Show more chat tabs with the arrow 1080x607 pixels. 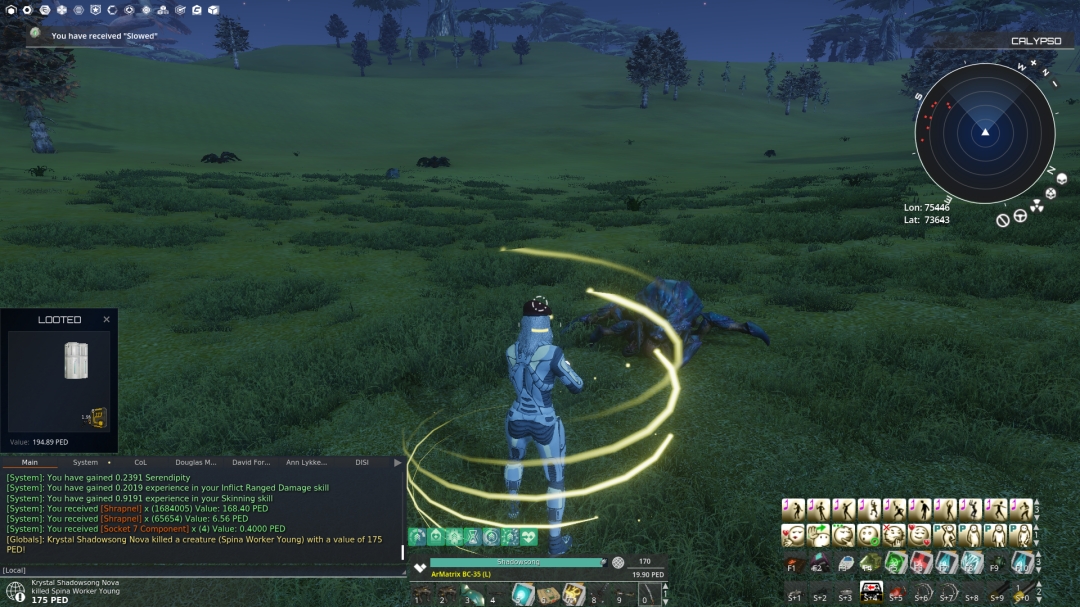point(397,463)
